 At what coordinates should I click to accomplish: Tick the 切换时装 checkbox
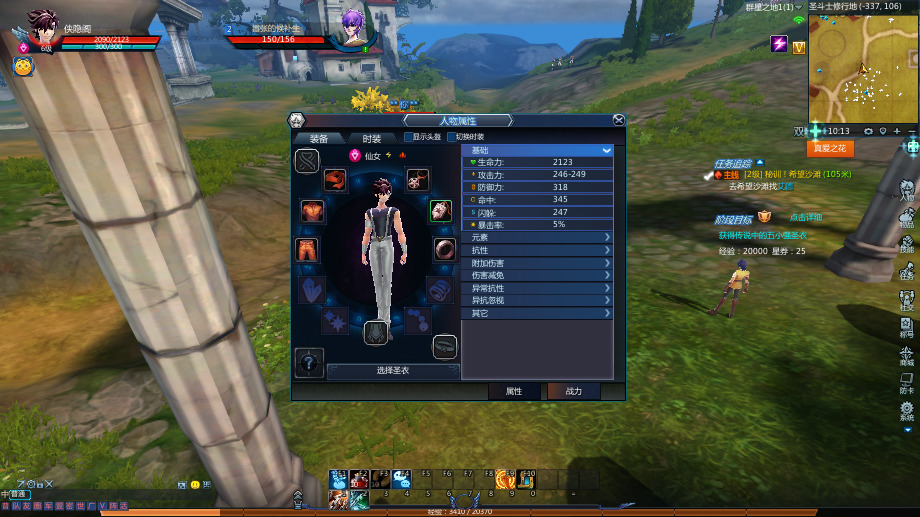[451, 137]
